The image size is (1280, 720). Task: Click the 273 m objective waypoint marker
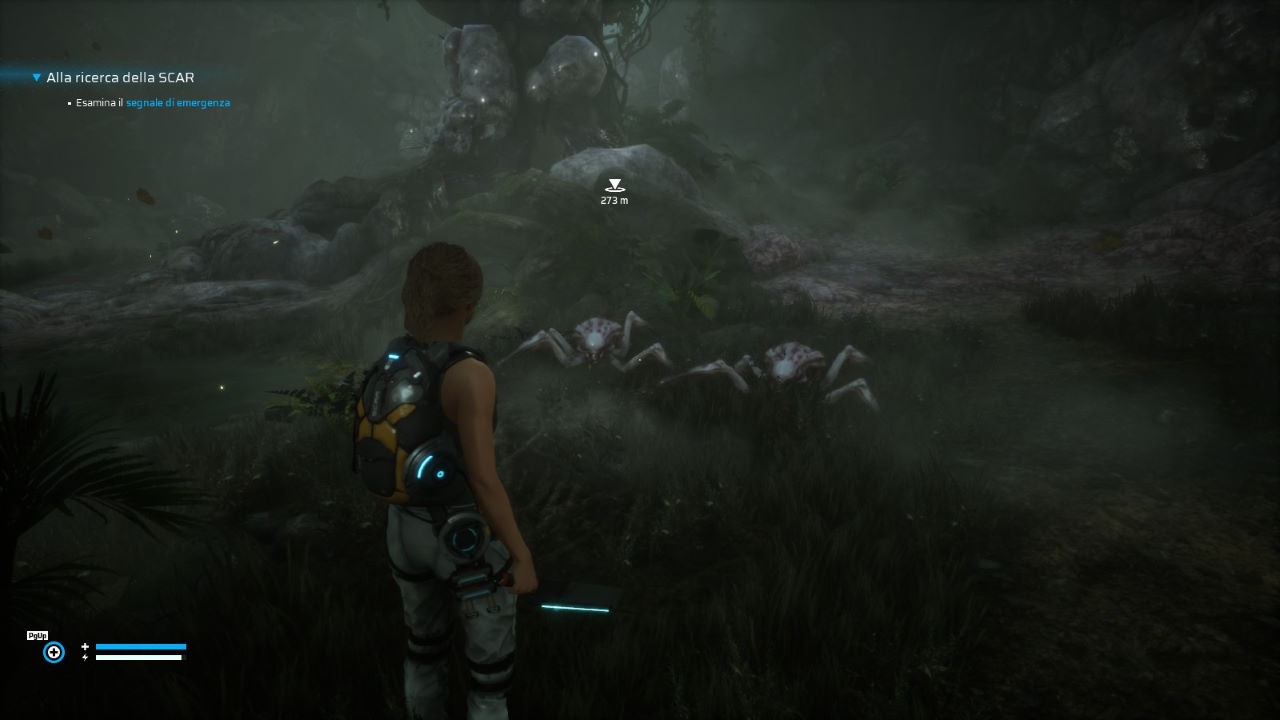click(x=614, y=186)
